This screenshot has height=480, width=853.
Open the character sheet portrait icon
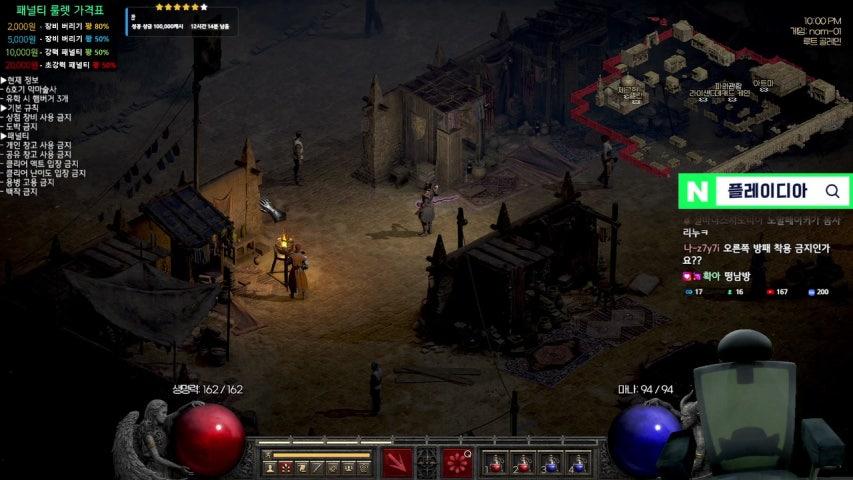[x=270, y=467]
